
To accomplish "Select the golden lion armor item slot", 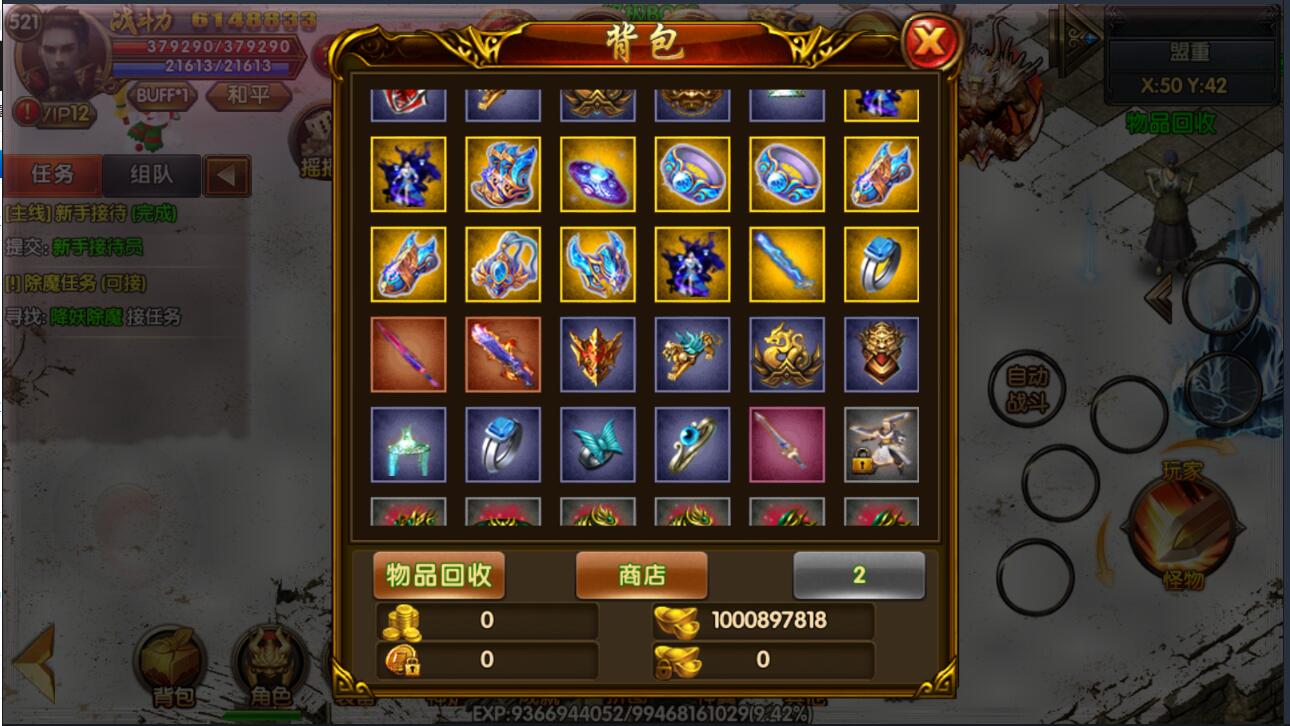I will click(881, 354).
